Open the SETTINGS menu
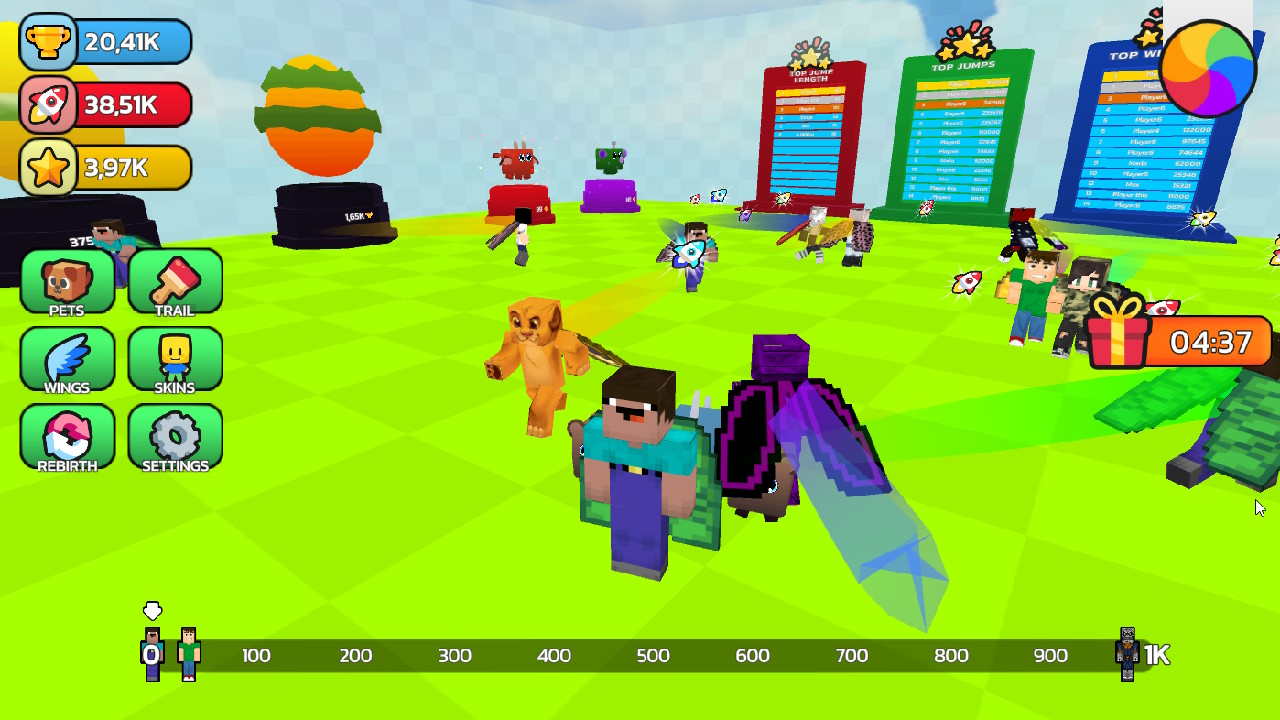The image size is (1280, 720). coord(174,438)
